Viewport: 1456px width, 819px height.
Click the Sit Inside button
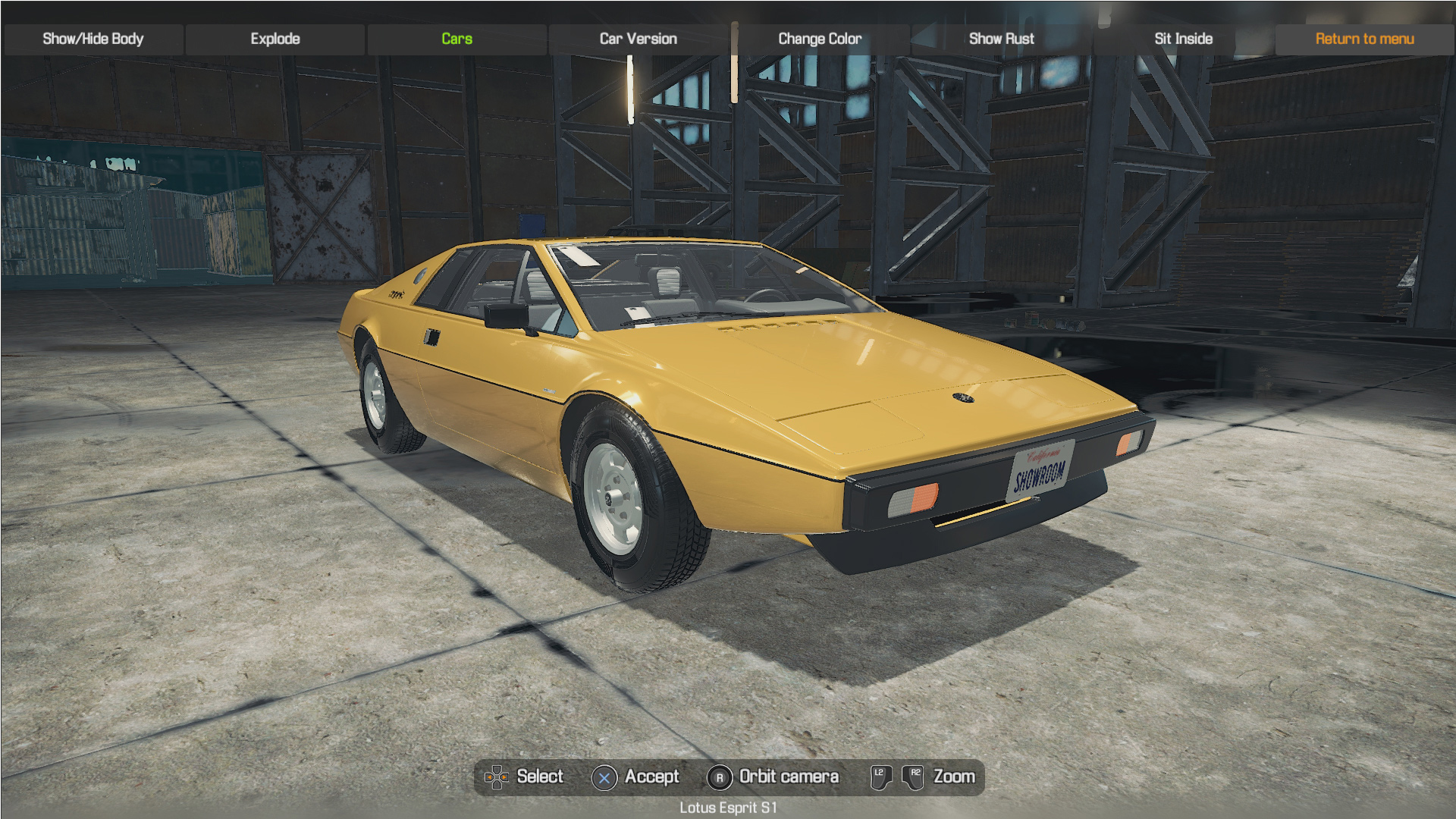1182,39
